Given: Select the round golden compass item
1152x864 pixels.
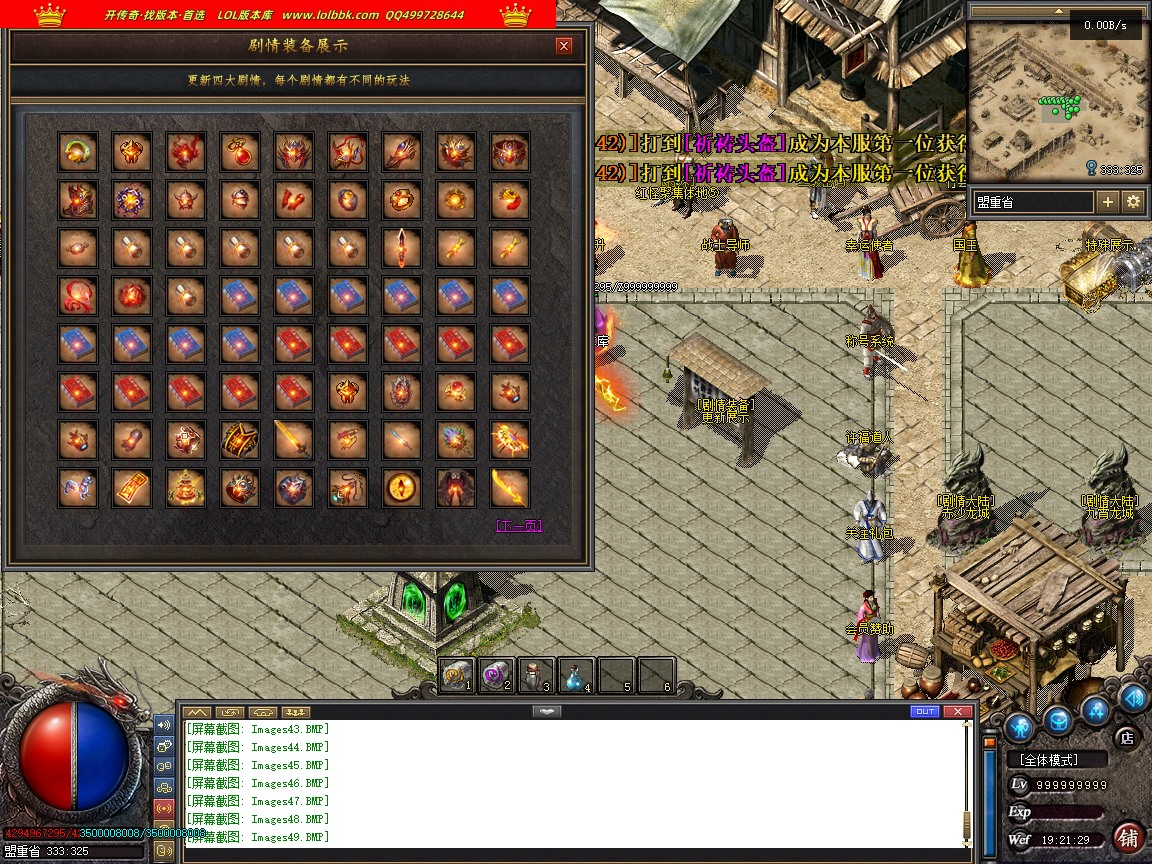Looking at the screenshot, I should point(402,488).
